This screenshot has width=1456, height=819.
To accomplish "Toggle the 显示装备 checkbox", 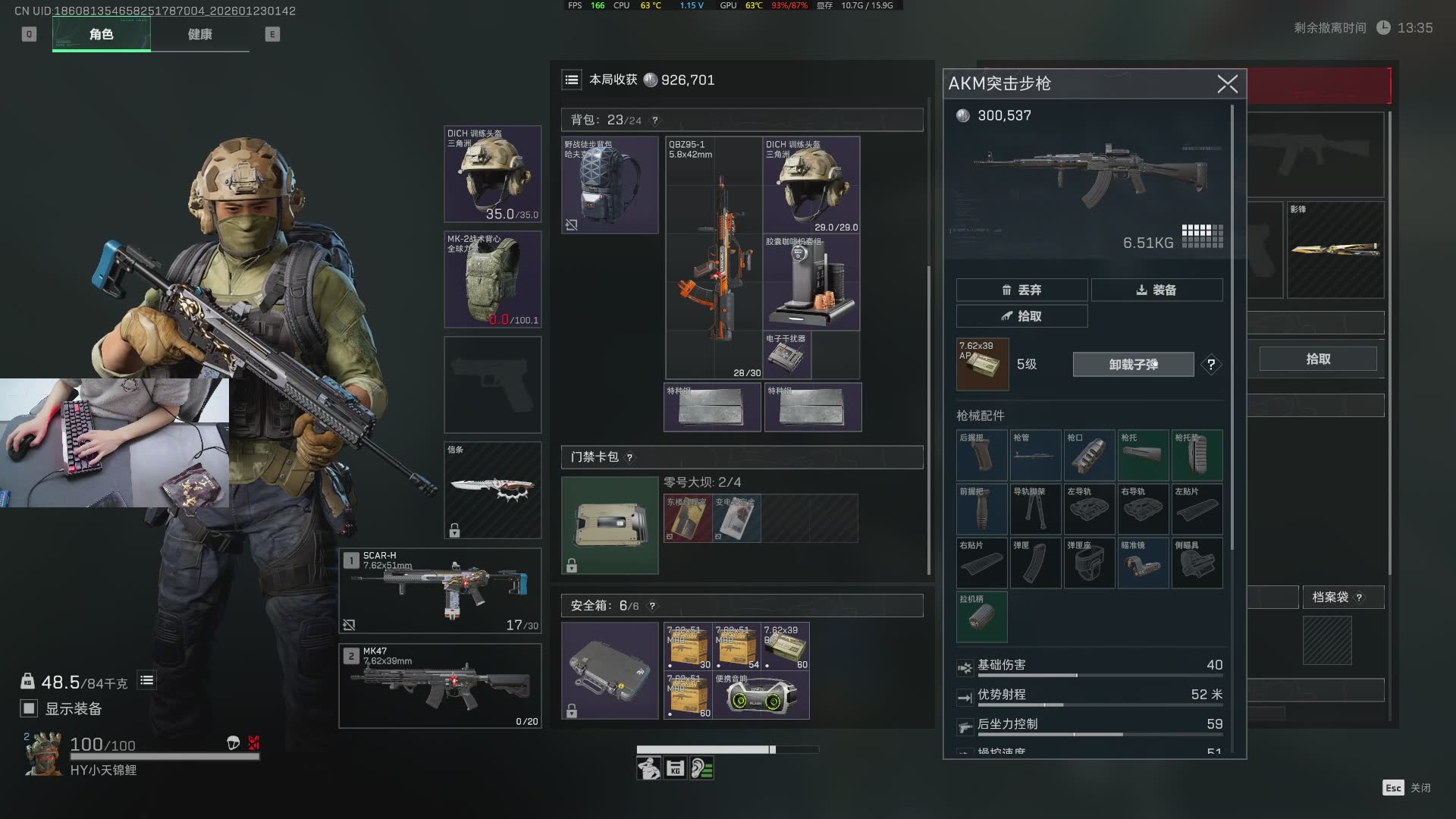I will (29, 708).
